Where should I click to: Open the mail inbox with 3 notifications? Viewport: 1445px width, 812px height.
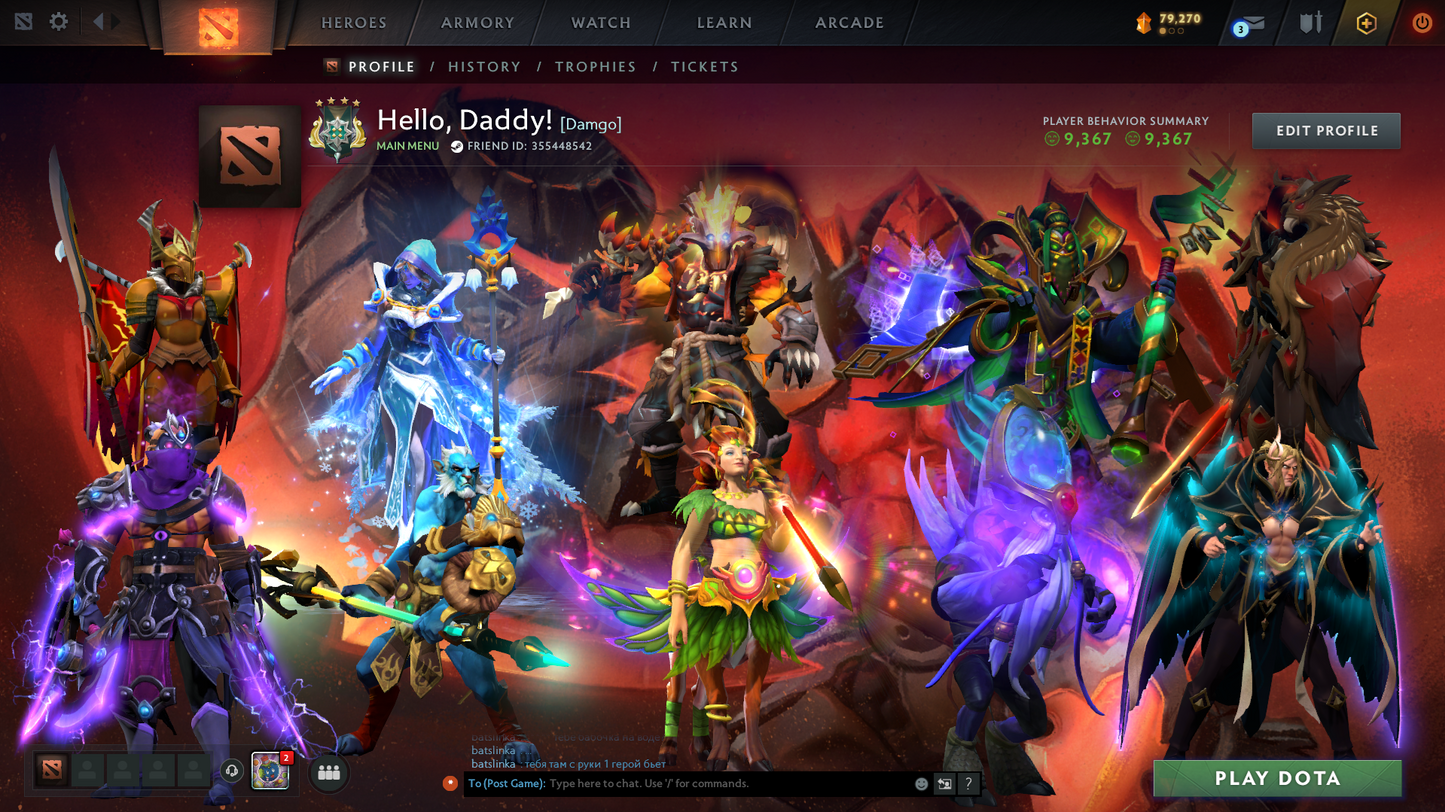[x=1250, y=23]
